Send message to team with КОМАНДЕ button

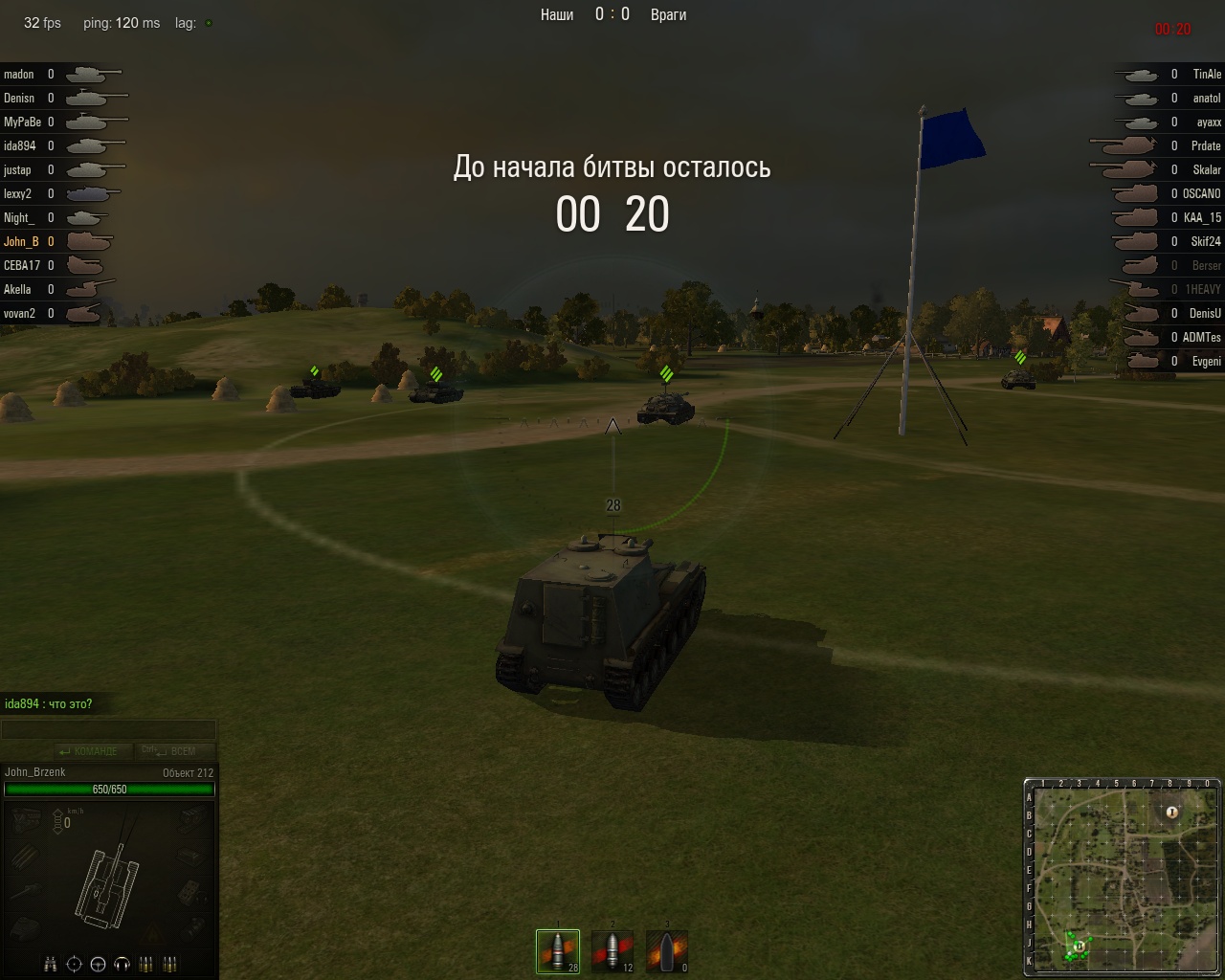88,751
